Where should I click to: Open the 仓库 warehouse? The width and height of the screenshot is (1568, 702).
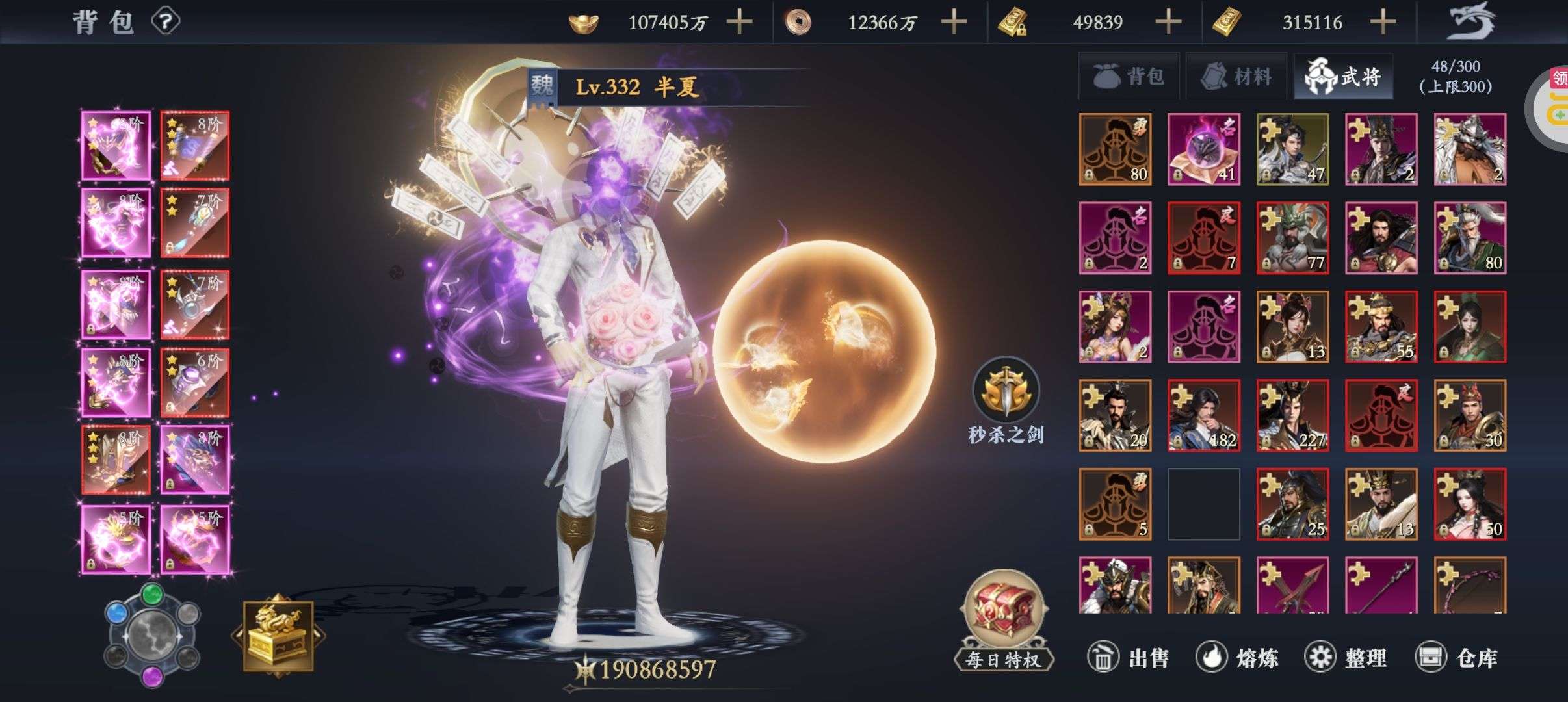(1456, 658)
